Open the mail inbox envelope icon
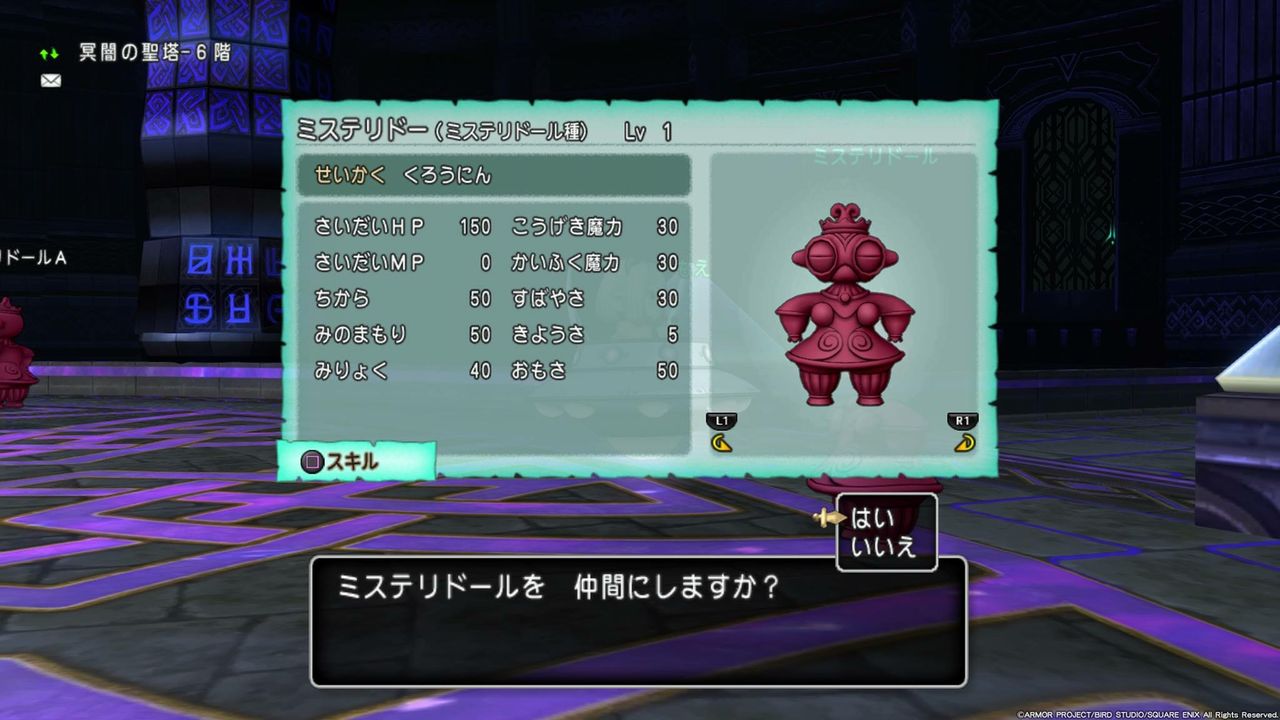Viewport: 1280px width, 720px height. [x=50, y=80]
